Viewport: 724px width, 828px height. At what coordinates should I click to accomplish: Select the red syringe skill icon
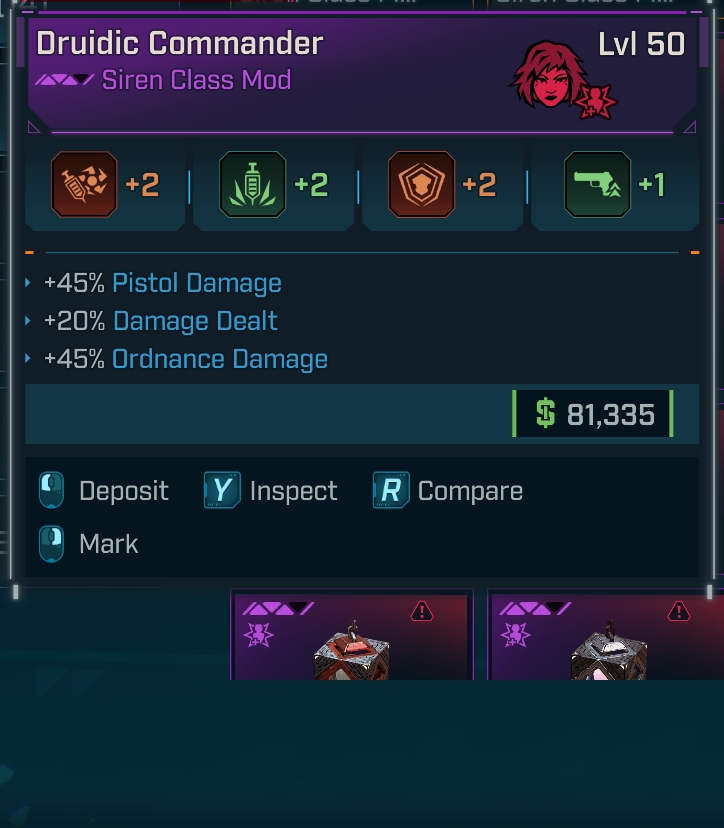pyautogui.click(x=84, y=185)
